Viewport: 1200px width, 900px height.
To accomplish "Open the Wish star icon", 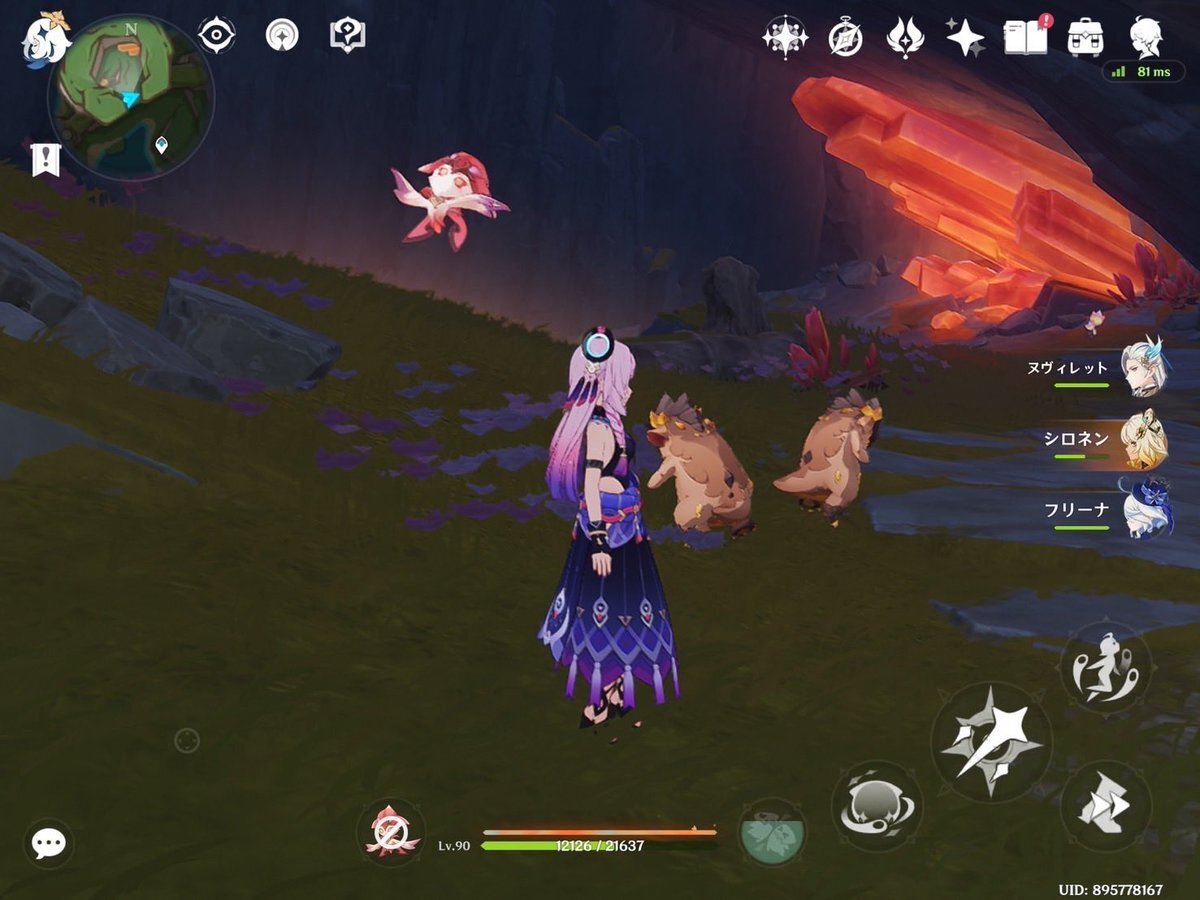I will tap(965, 38).
